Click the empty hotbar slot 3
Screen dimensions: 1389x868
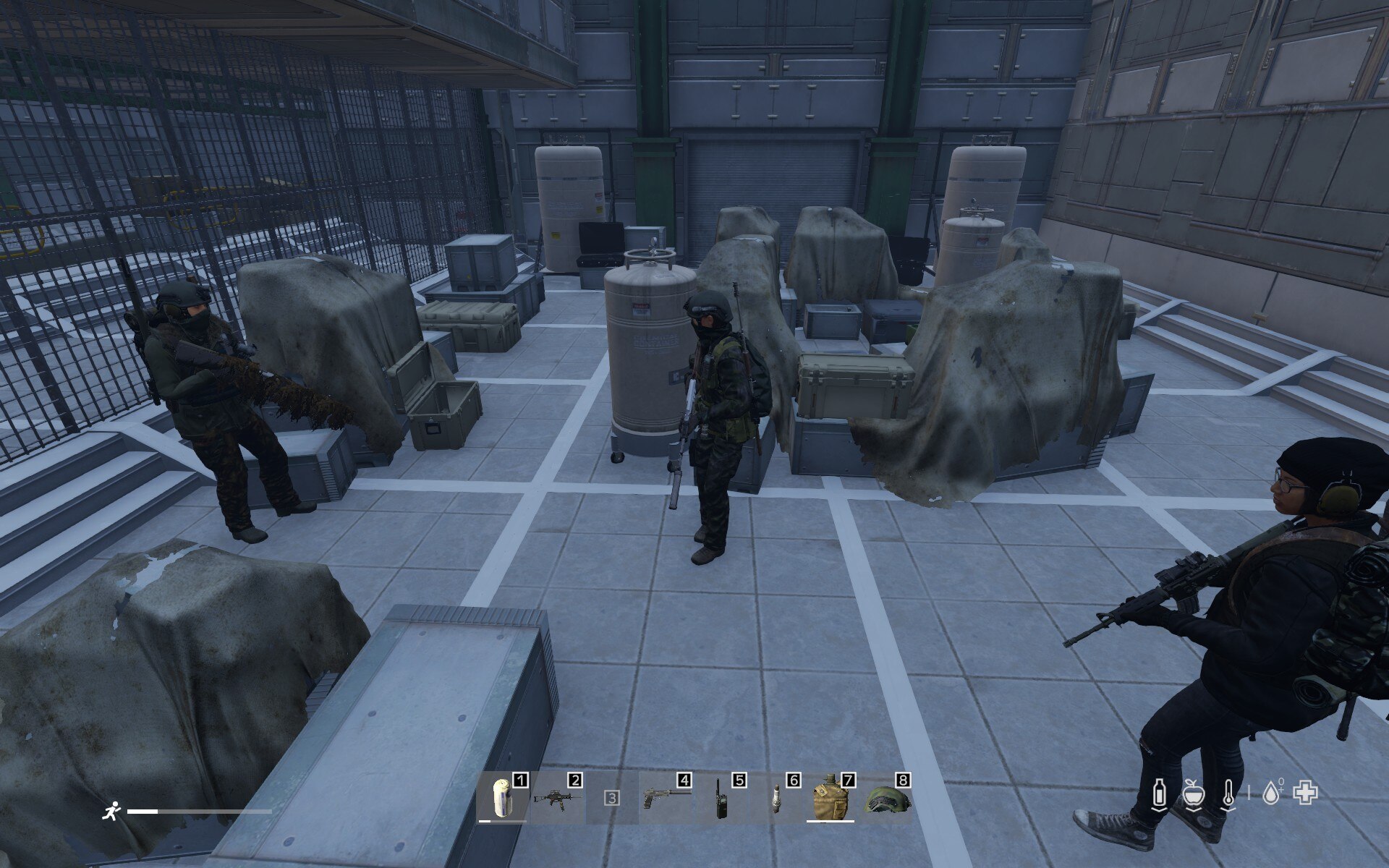[612, 798]
